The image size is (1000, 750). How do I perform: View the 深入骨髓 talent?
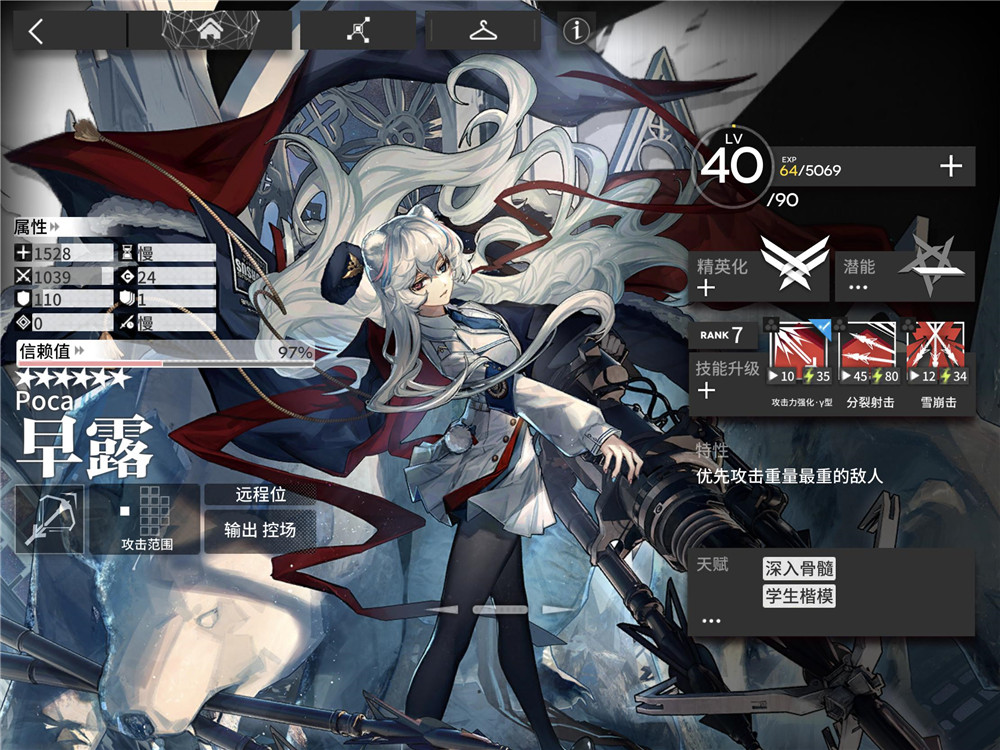click(799, 569)
